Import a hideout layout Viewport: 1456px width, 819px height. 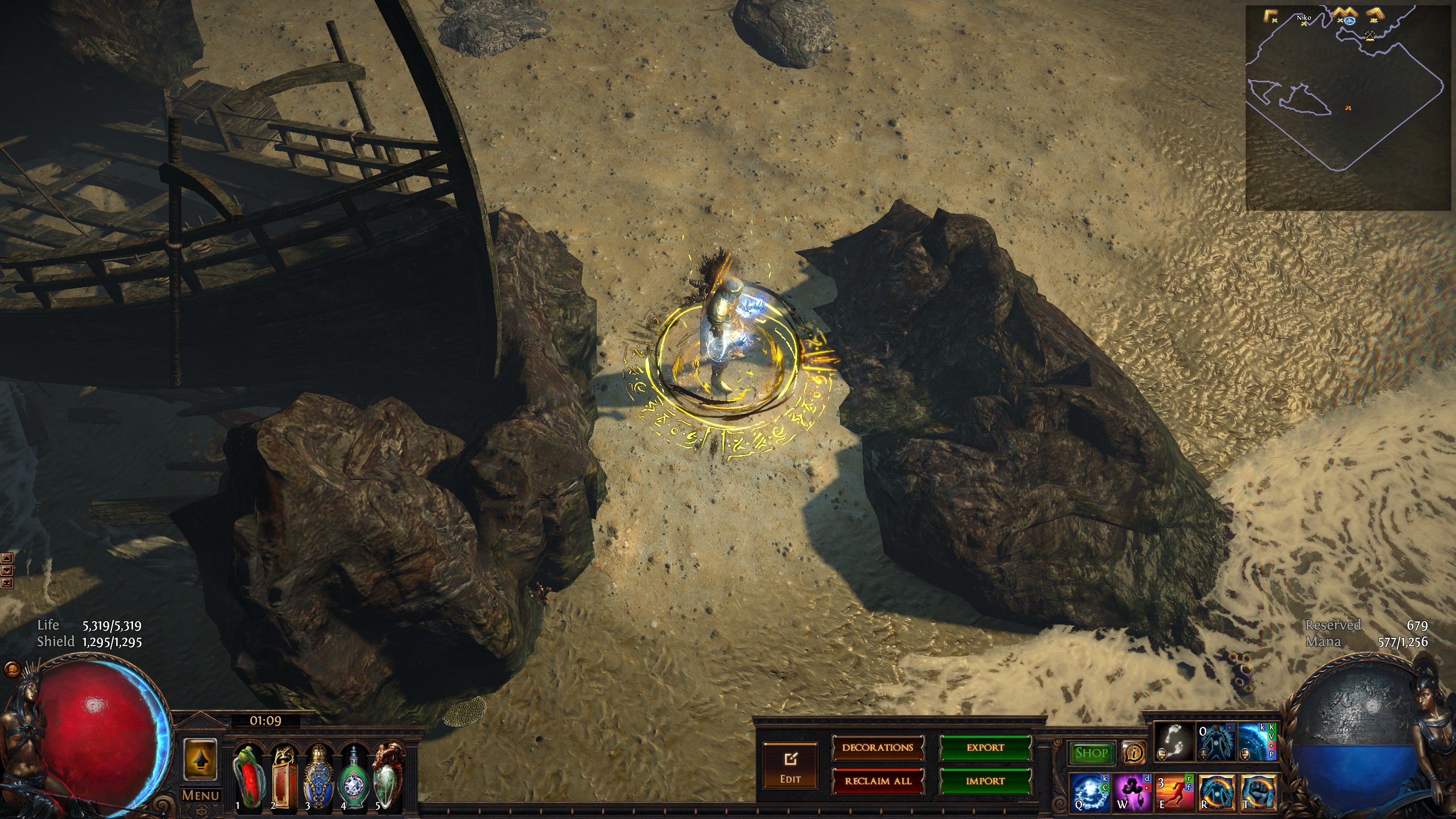point(985,781)
